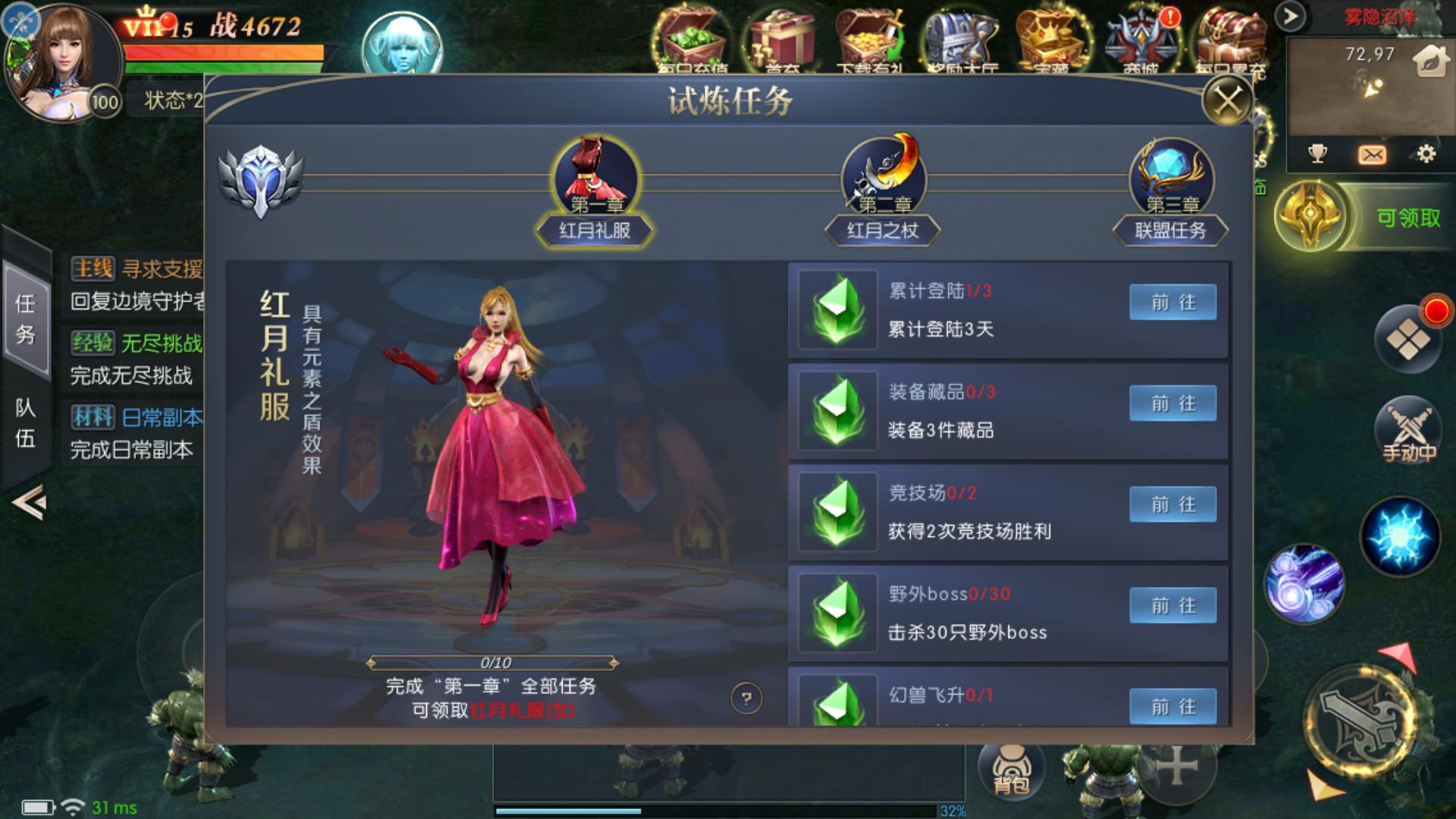
Task: Open the question mark help button
Action: point(746,698)
